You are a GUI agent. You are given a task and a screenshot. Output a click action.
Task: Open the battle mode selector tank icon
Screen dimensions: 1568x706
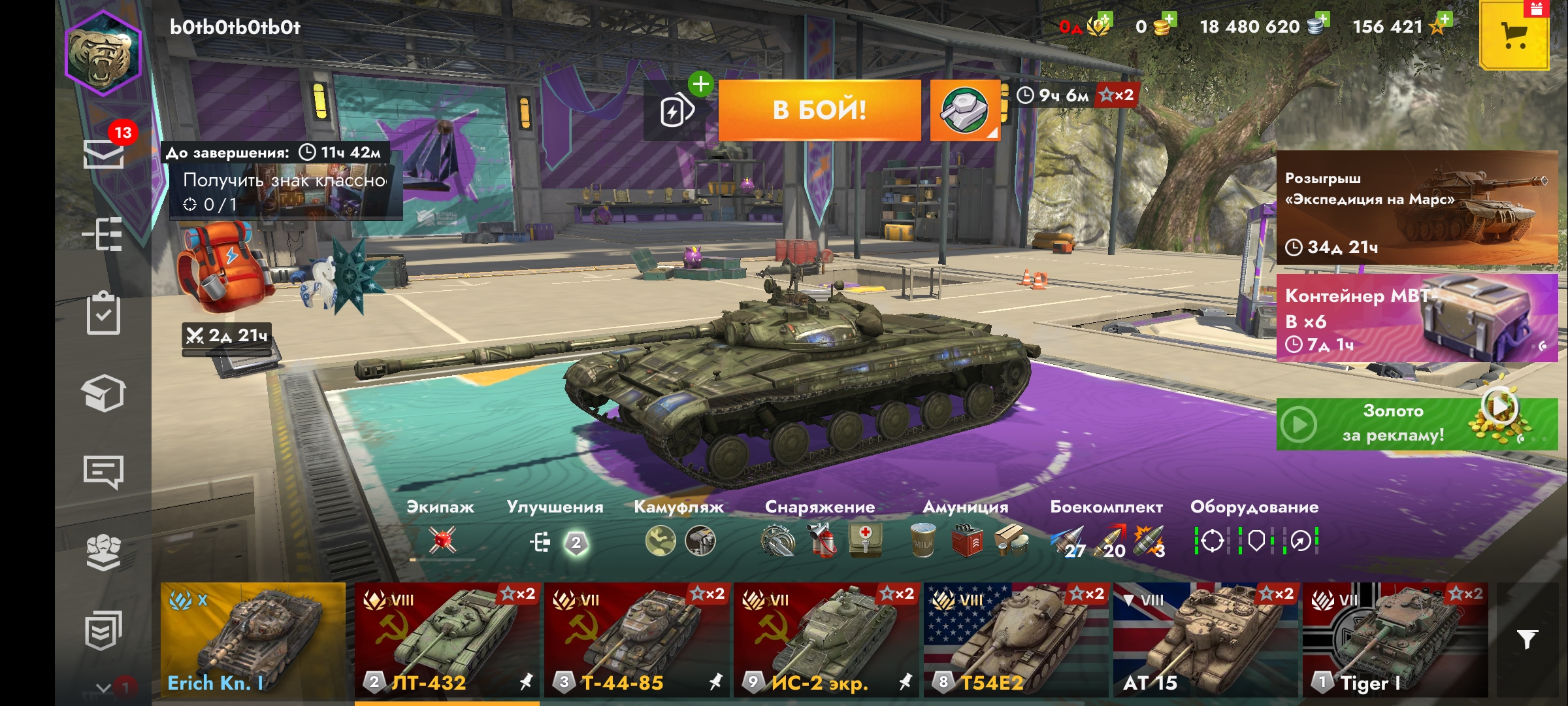[964, 110]
